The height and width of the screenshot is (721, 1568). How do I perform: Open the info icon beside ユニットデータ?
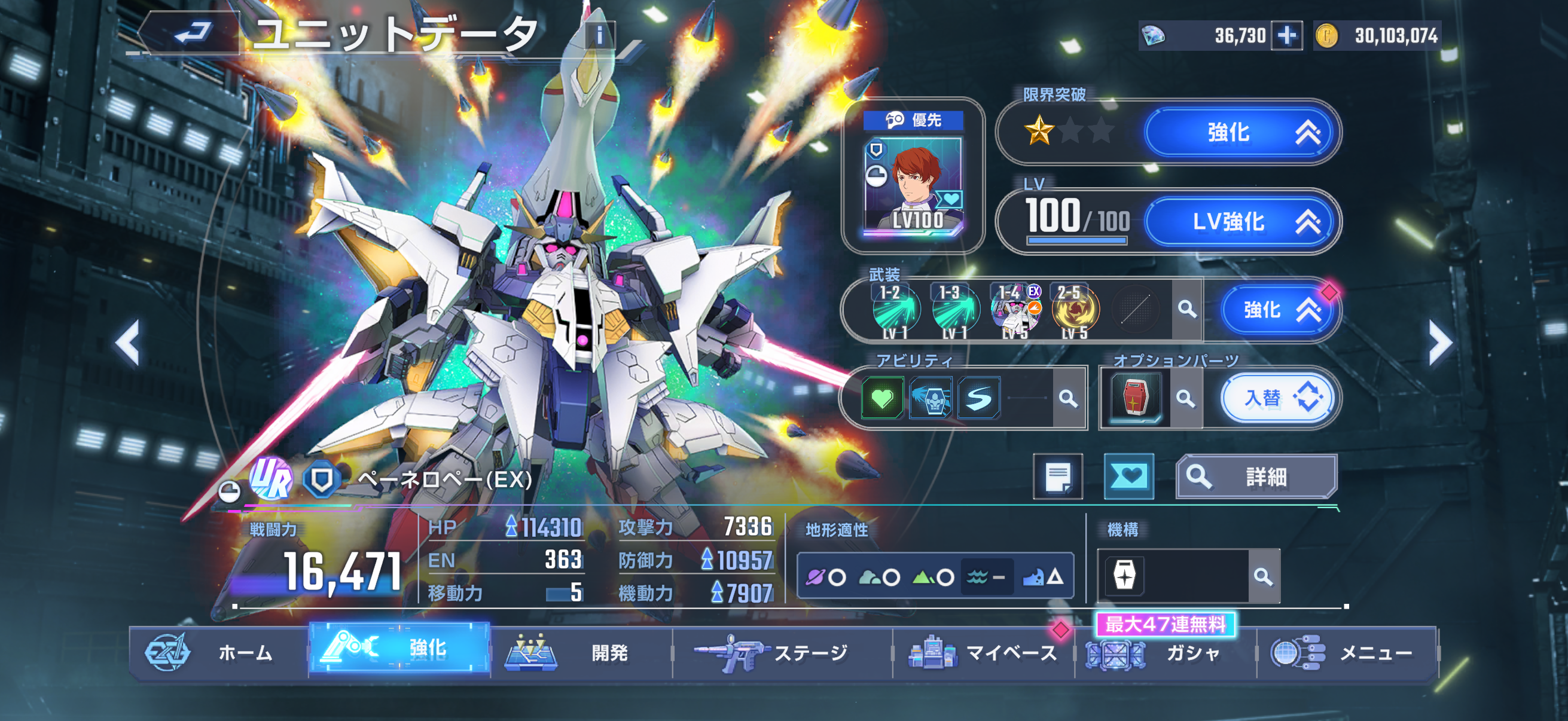point(600,35)
